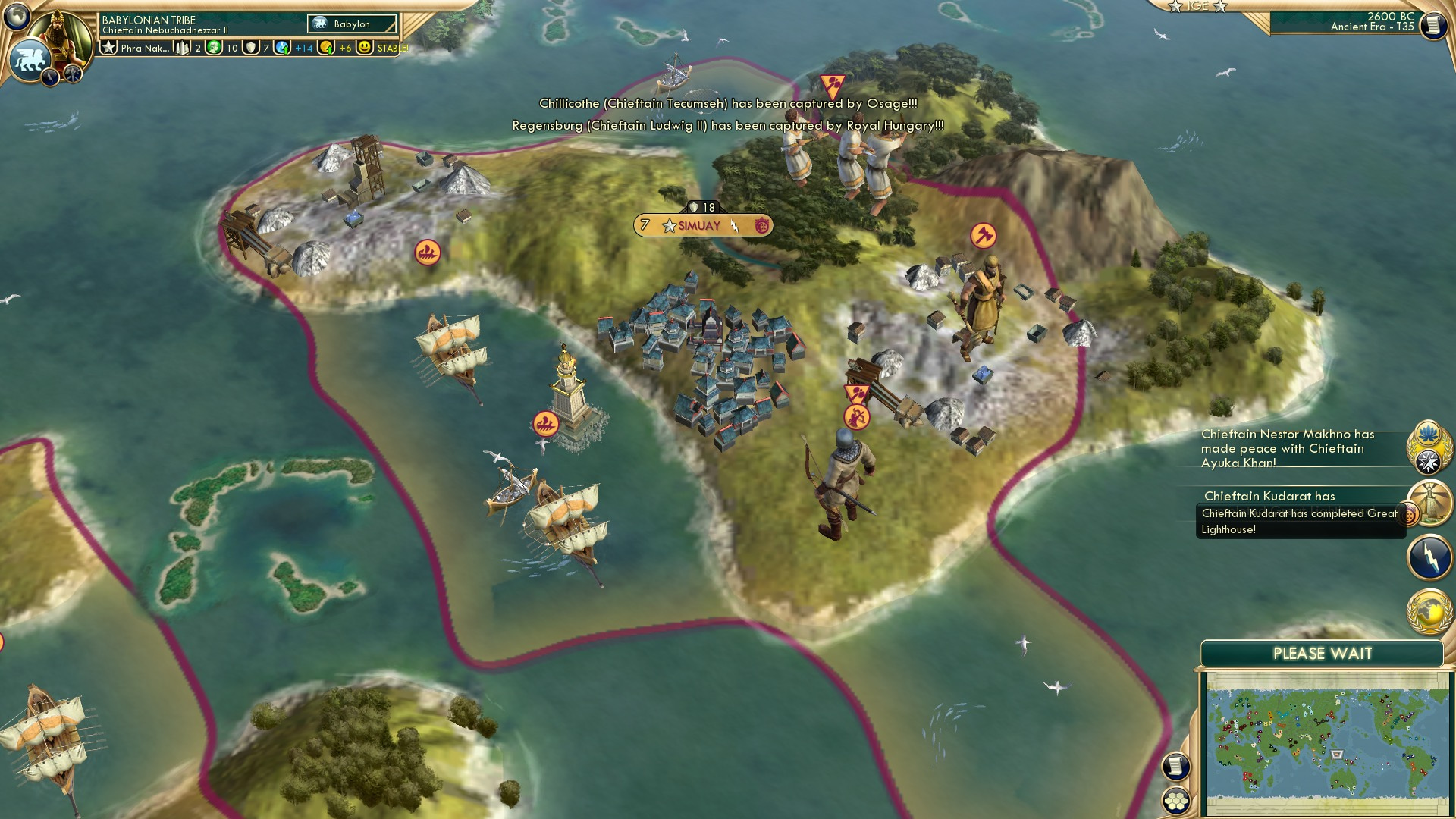Select the Babylon civilization button
The image size is (1456, 819).
pyautogui.click(x=352, y=24)
